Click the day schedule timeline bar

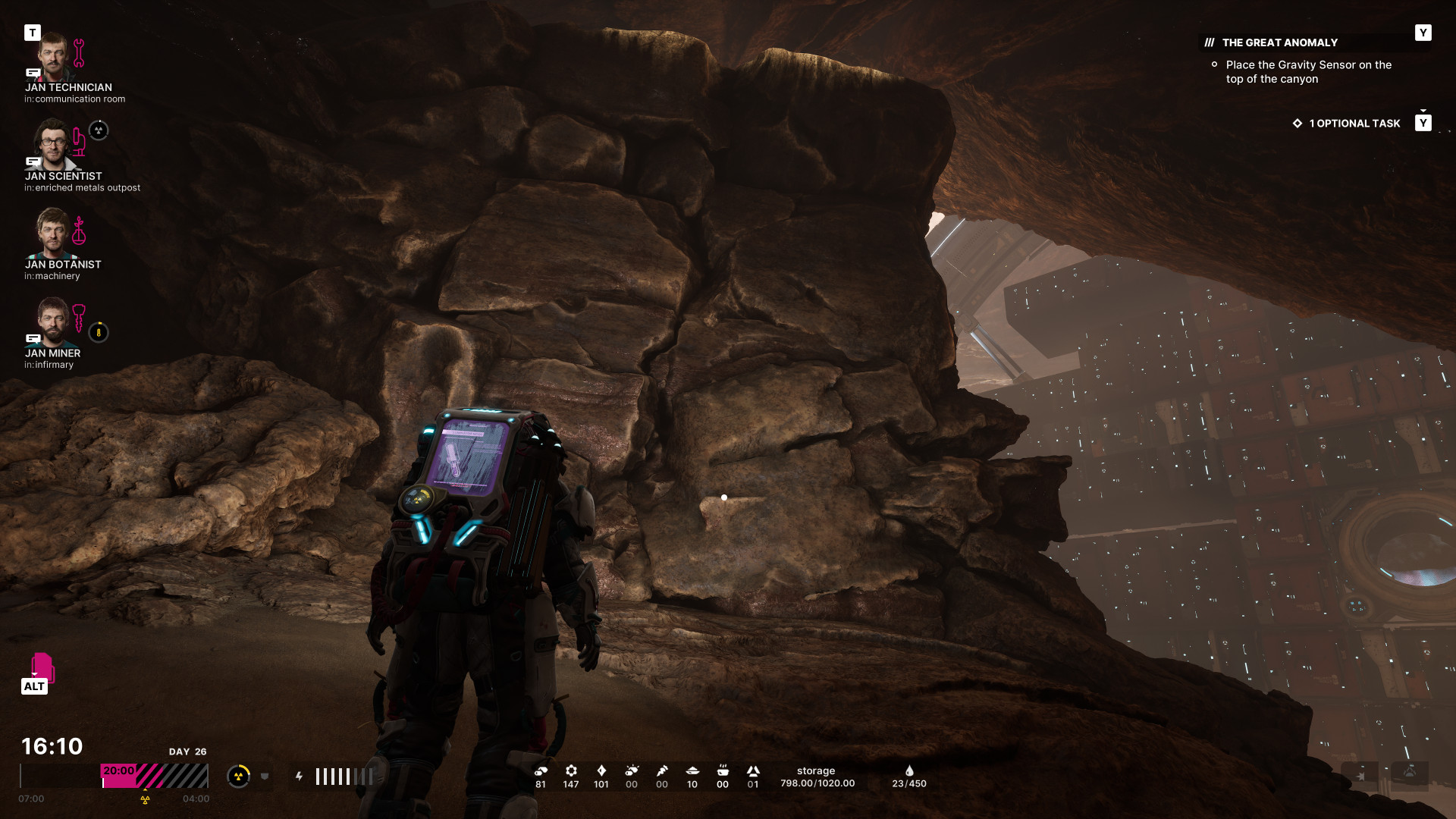[x=155, y=776]
